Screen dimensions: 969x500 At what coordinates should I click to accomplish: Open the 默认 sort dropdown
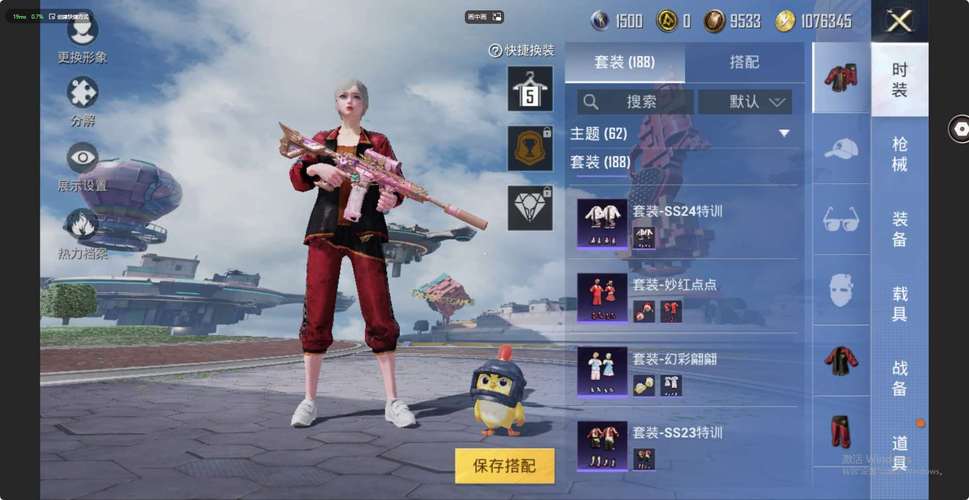pyautogui.click(x=745, y=102)
